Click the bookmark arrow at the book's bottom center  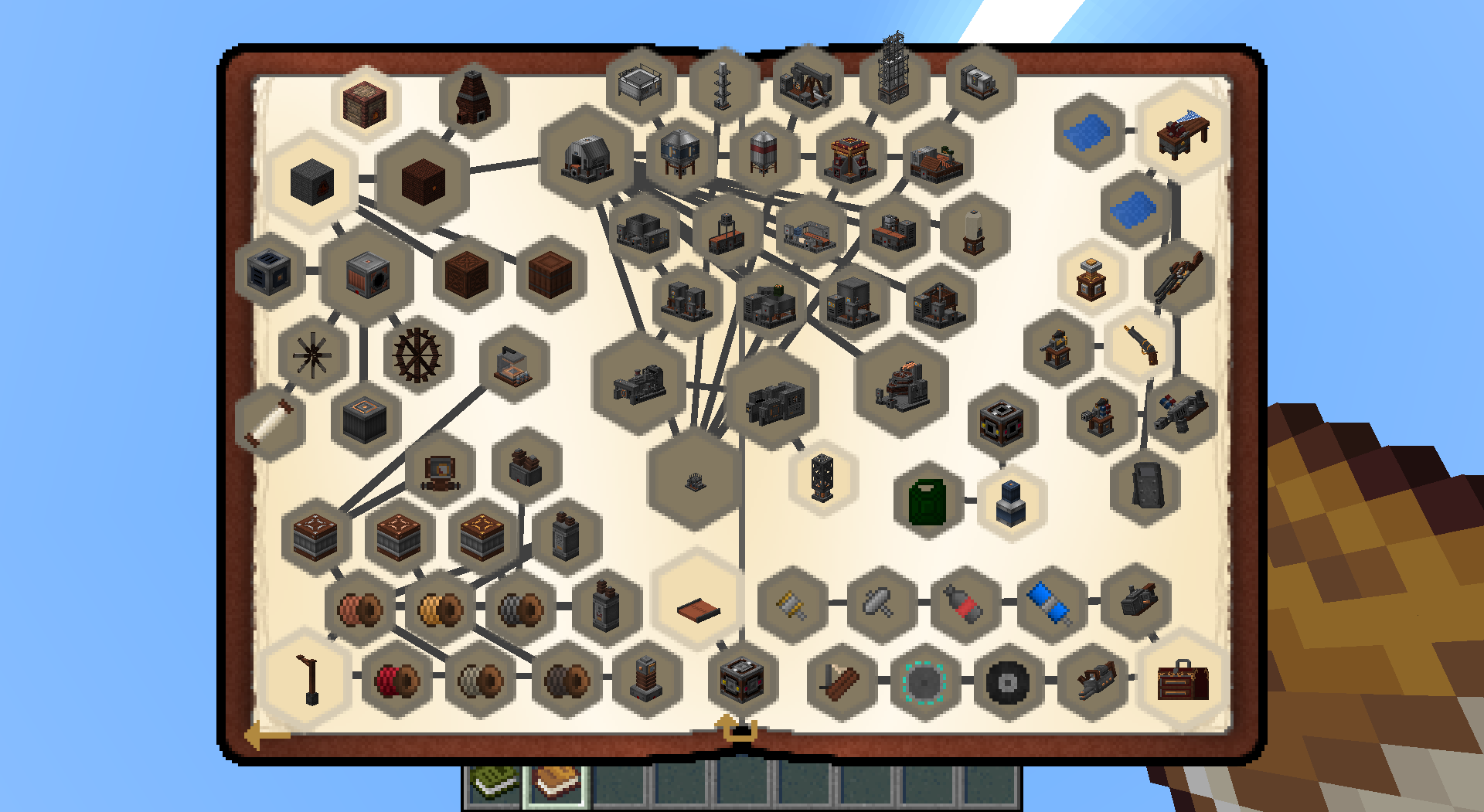(734, 728)
